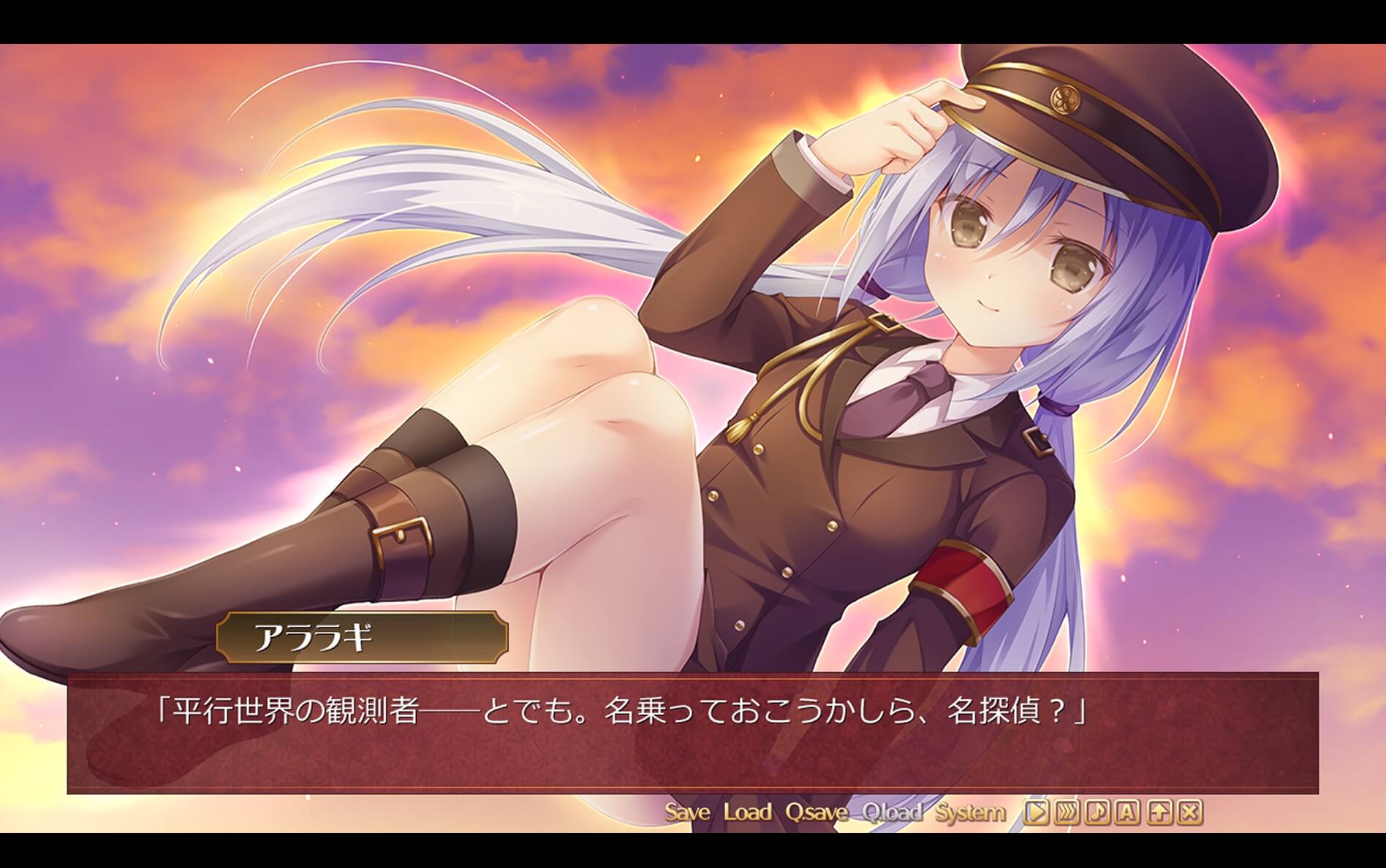Quick load the game with Q.load
The height and width of the screenshot is (868, 1386).
pyautogui.click(x=891, y=812)
